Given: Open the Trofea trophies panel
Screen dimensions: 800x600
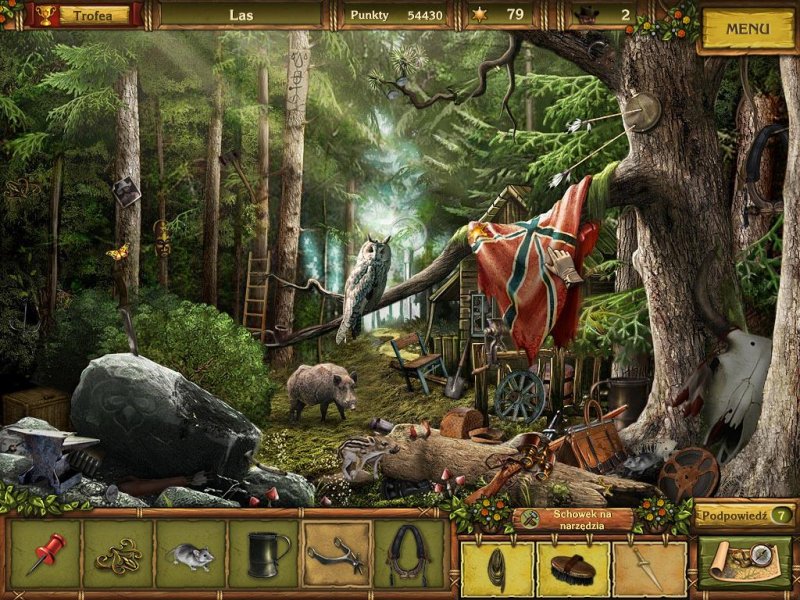Looking at the screenshot, I should pos(90,15).
